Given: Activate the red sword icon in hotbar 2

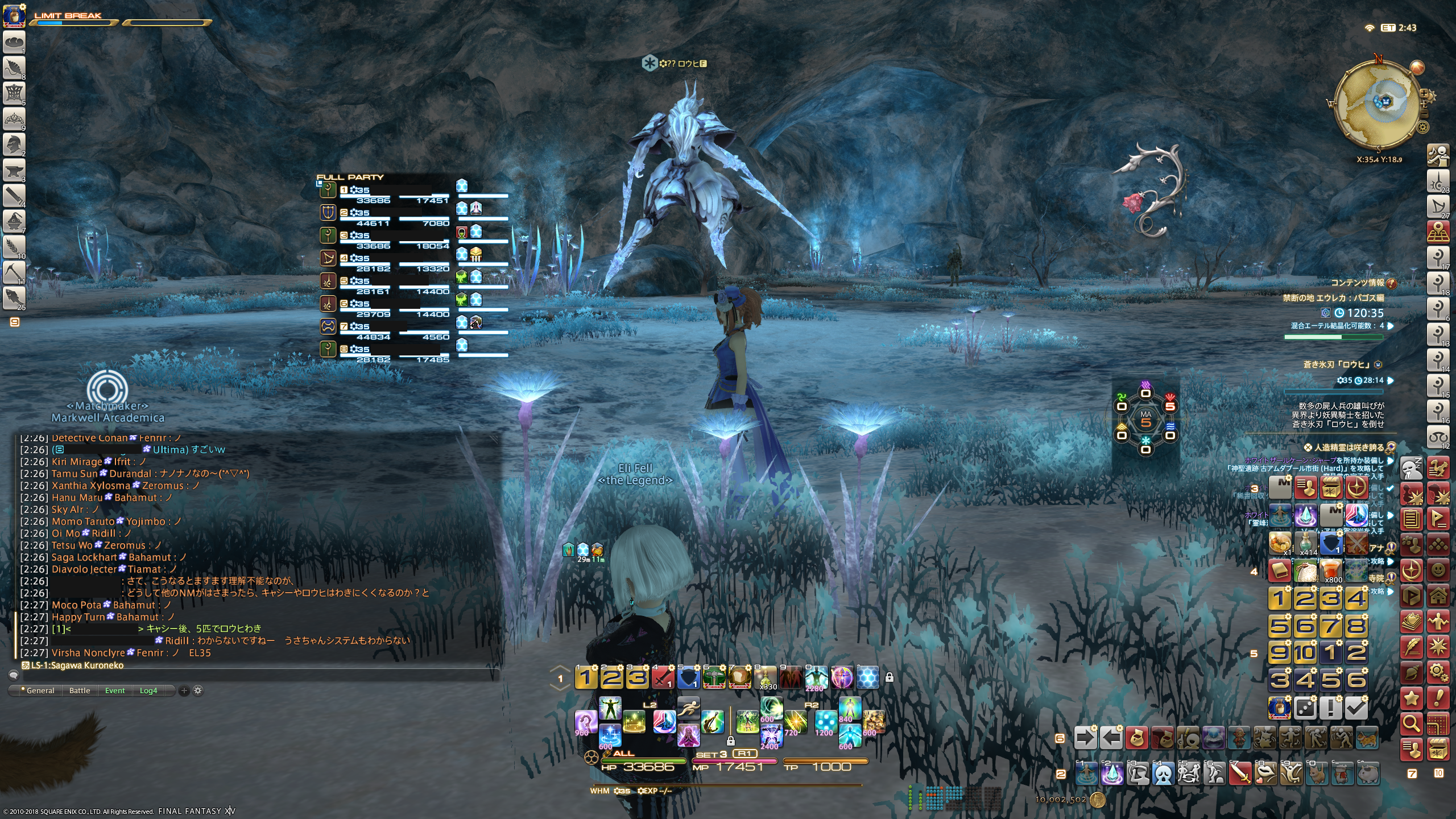Looking at the screenshot, I should (x=1240, y=773).
